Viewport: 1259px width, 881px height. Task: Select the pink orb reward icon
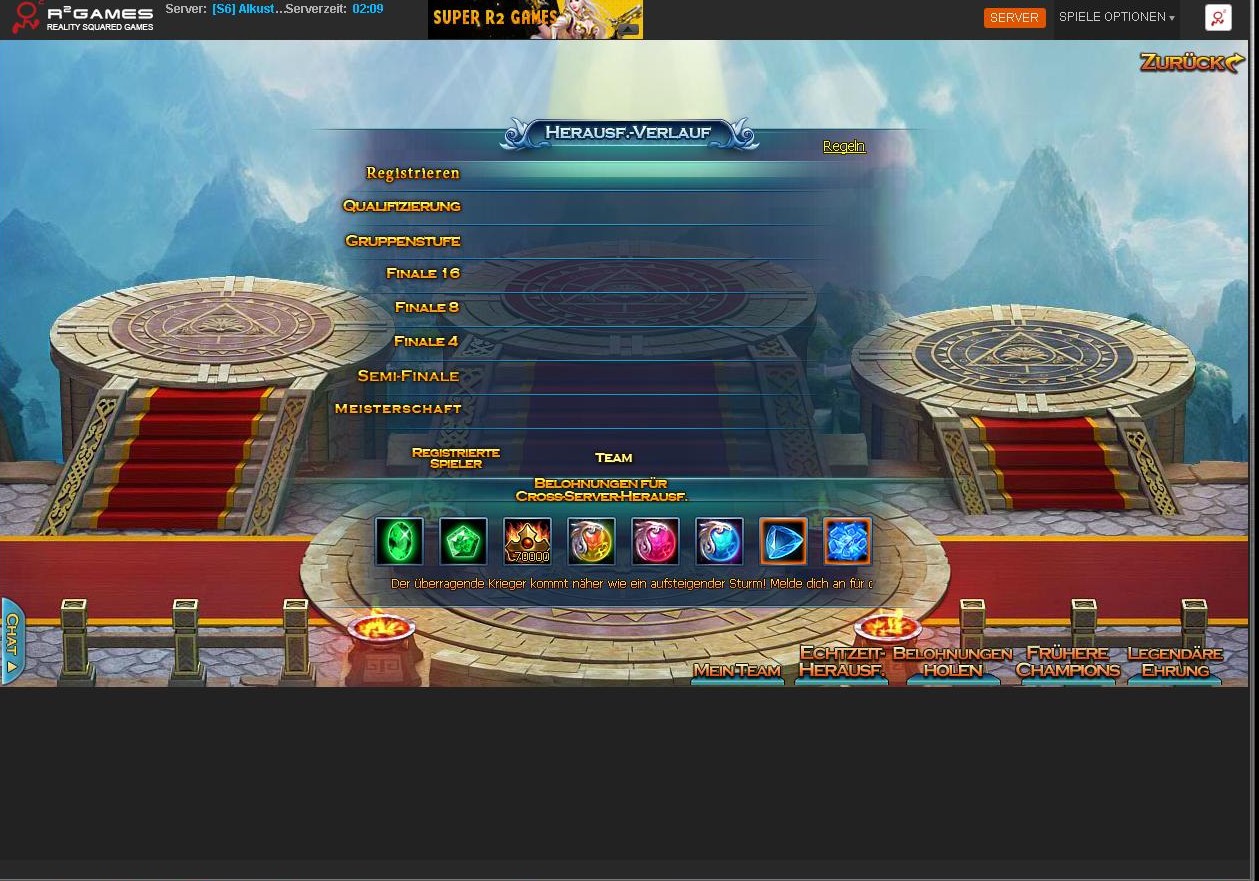[655, 542]
